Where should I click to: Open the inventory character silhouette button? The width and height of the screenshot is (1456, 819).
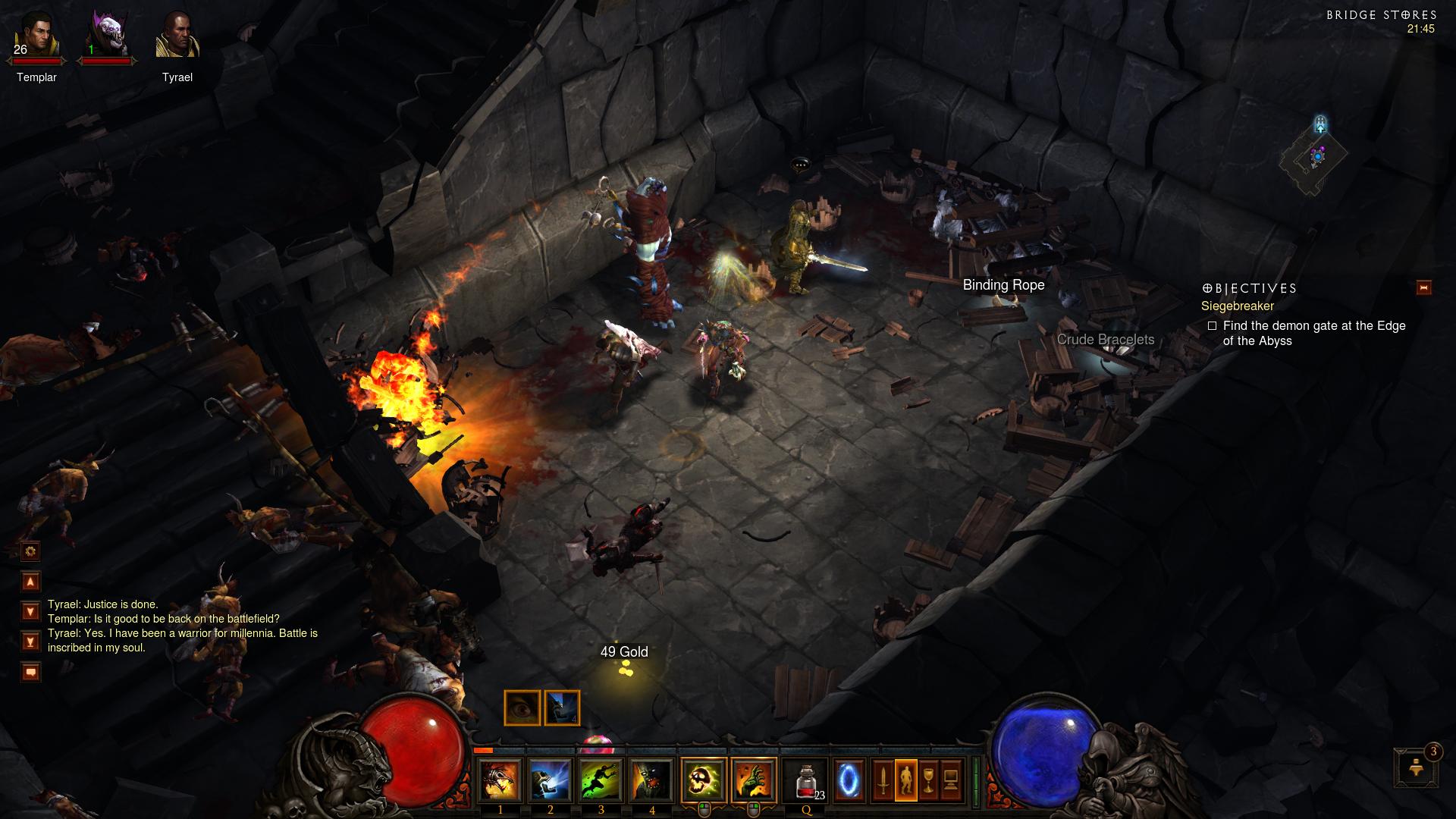pyautogui.click(x=906, y=780)
